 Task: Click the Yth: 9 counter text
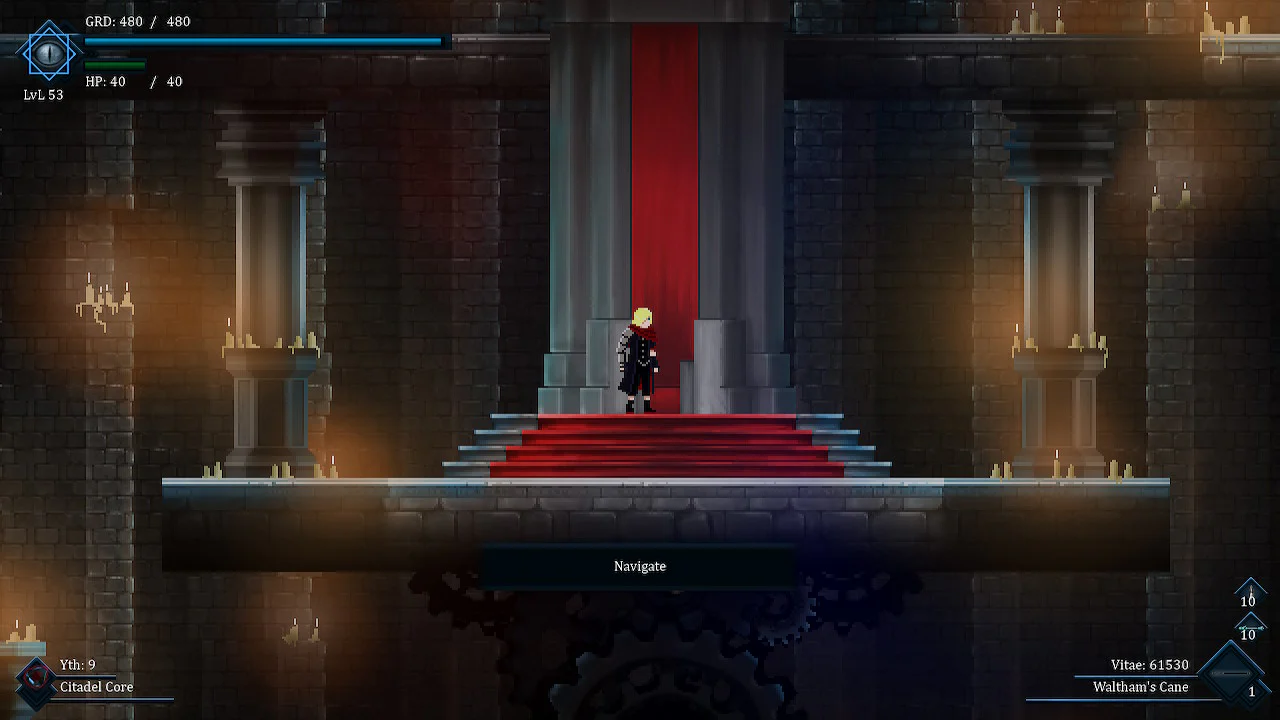[x=78, y=663]
